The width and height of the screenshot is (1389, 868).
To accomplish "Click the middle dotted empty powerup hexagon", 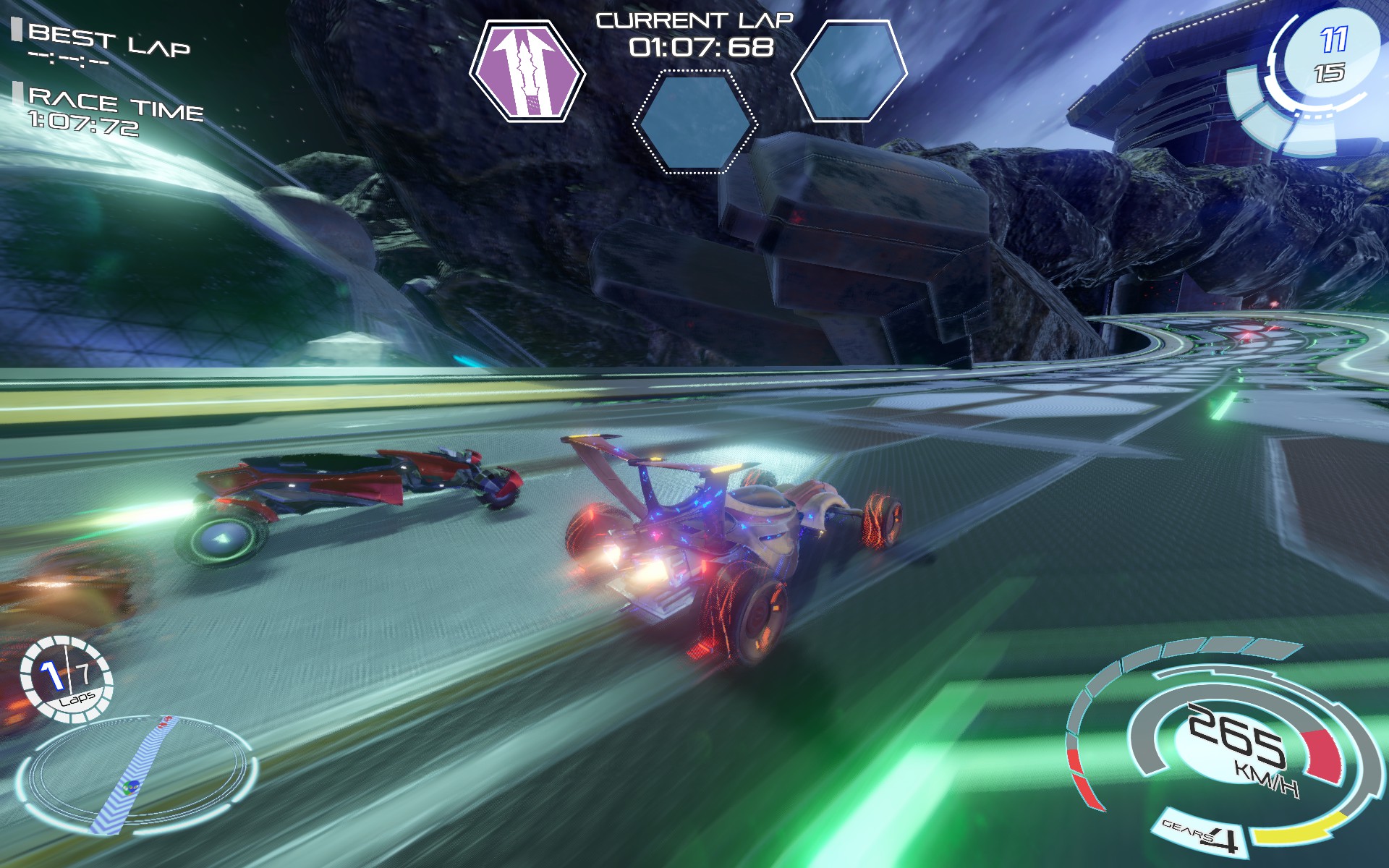I will (694, 123).
